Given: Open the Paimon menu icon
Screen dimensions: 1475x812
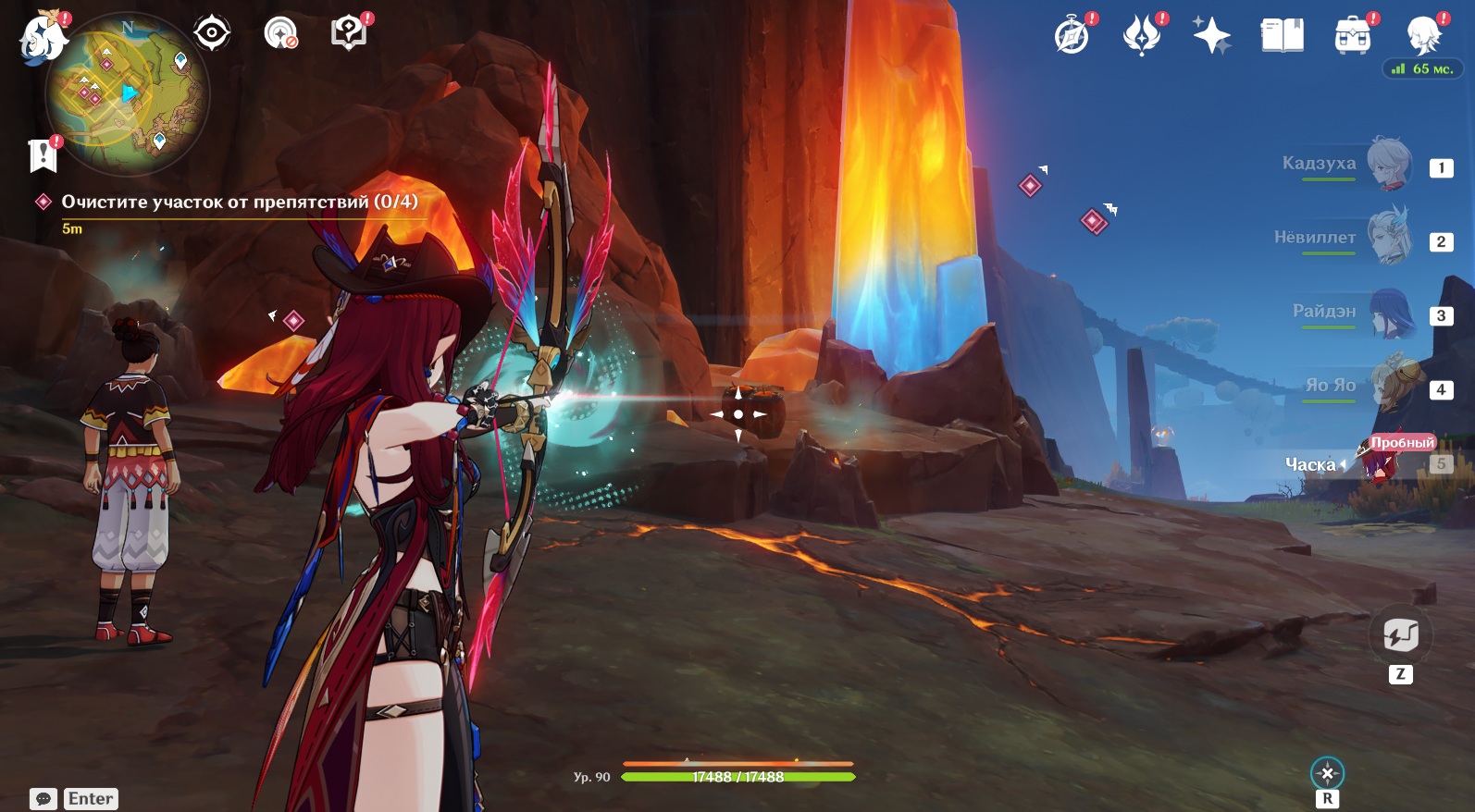Looking at the screenshot, I should pos(42,39).
